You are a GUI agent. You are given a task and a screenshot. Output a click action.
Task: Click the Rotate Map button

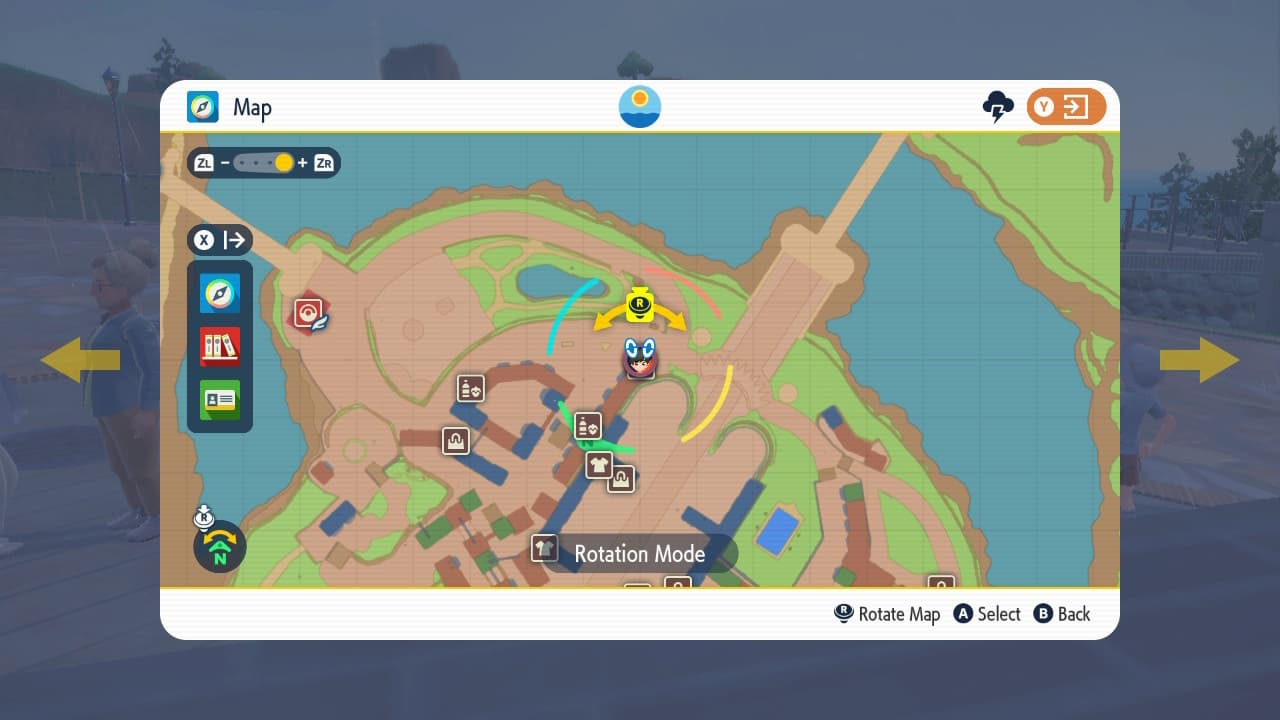point(887,614)
